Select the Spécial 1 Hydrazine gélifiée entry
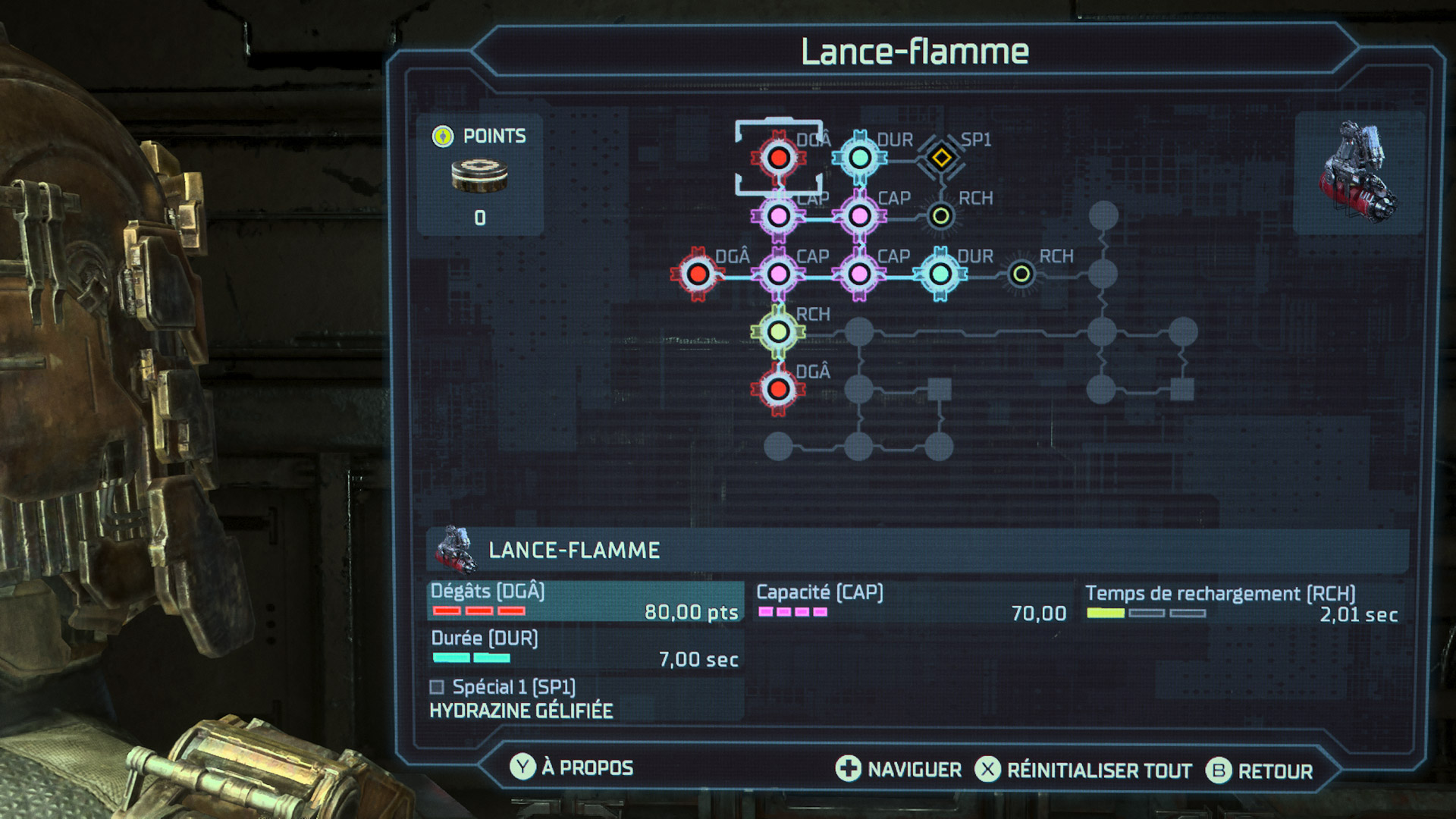The image size is (1456, 819). 522,699
